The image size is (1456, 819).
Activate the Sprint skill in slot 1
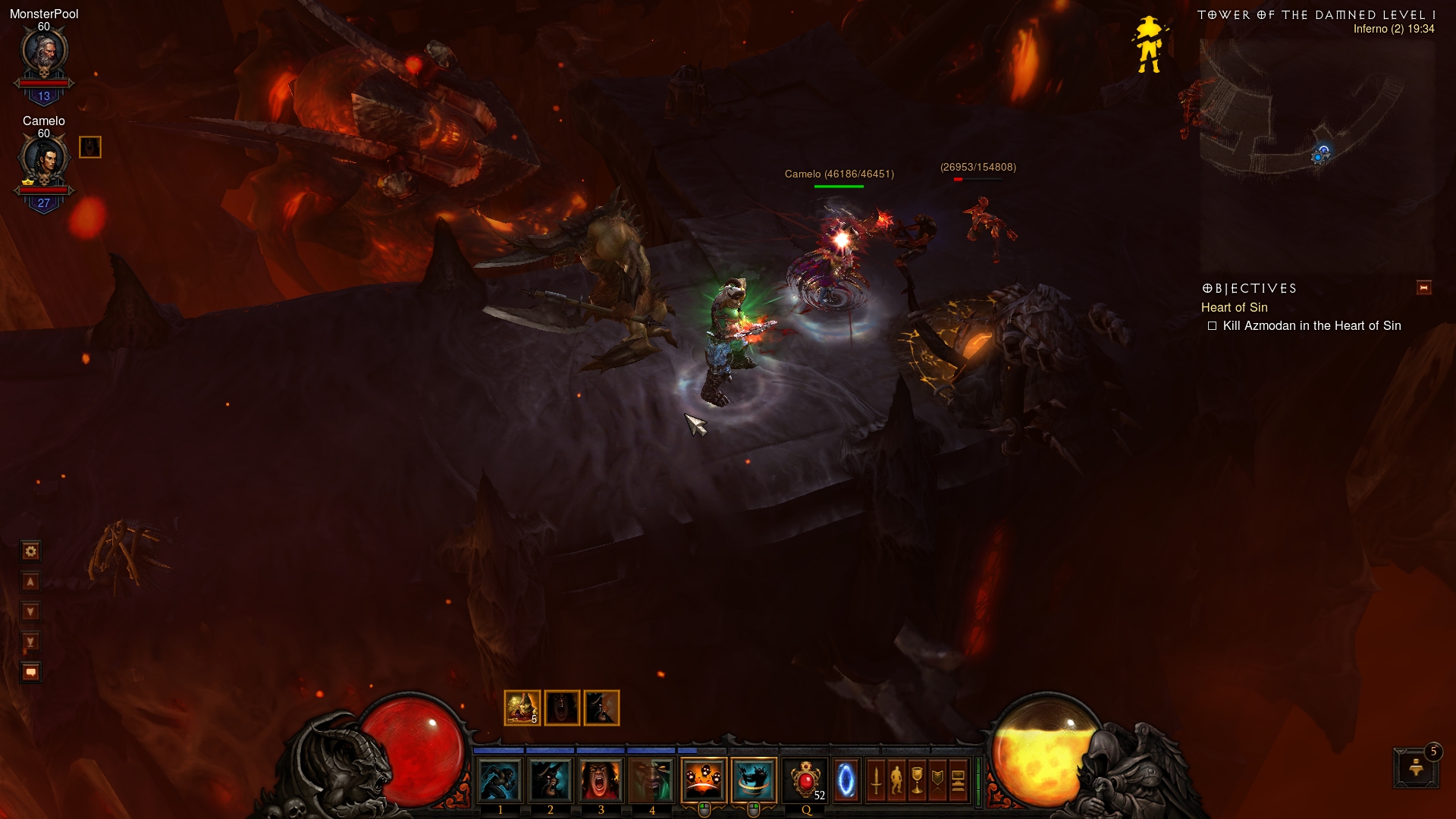click(x=500, y=780)
